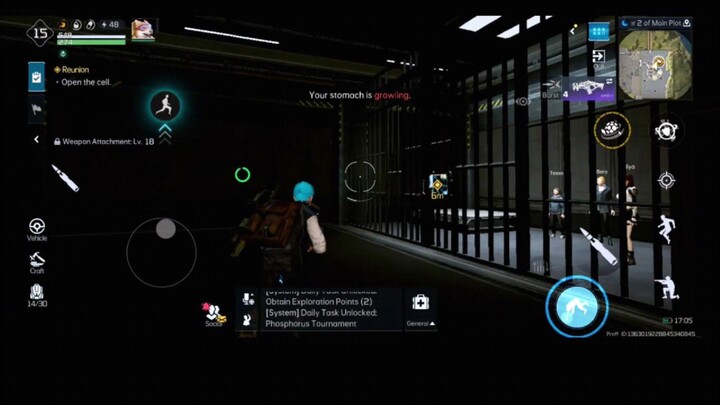Tap the Quit exit button

click(x=598, y=56)
